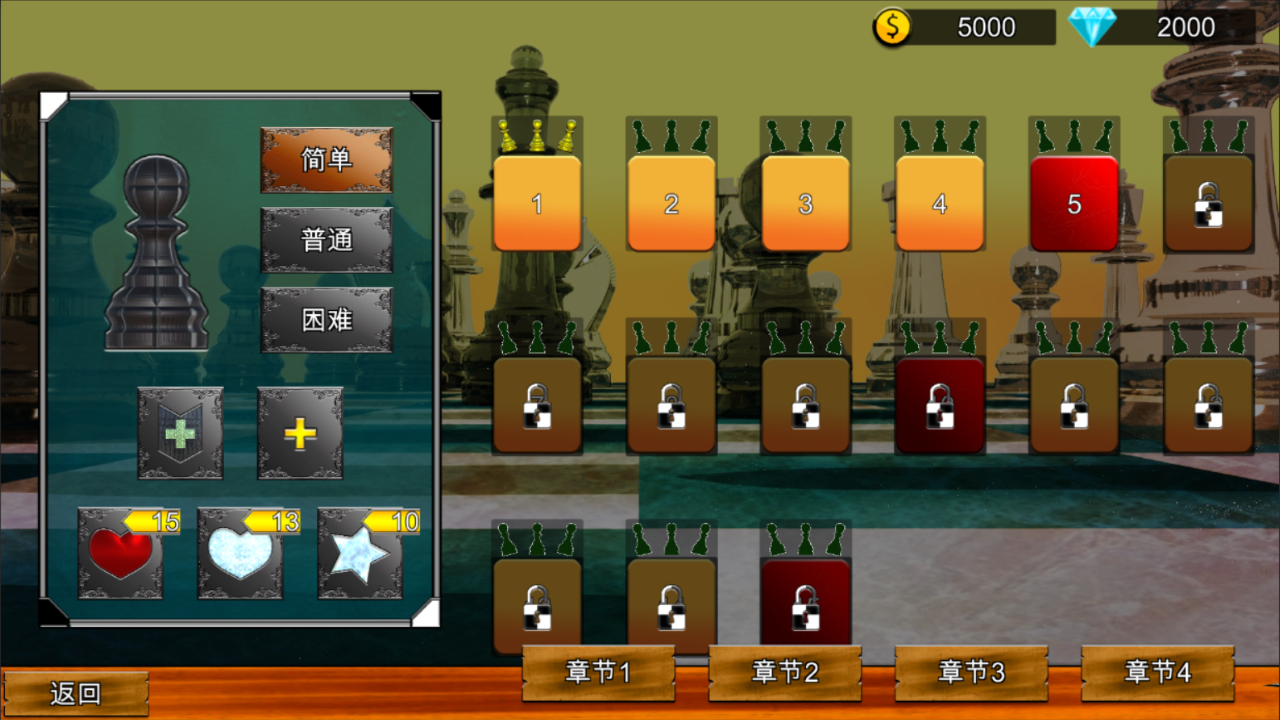Click the red locked level in the middle row
The height and width of the screenshot is (720, 1280).
tap(939, 403)
